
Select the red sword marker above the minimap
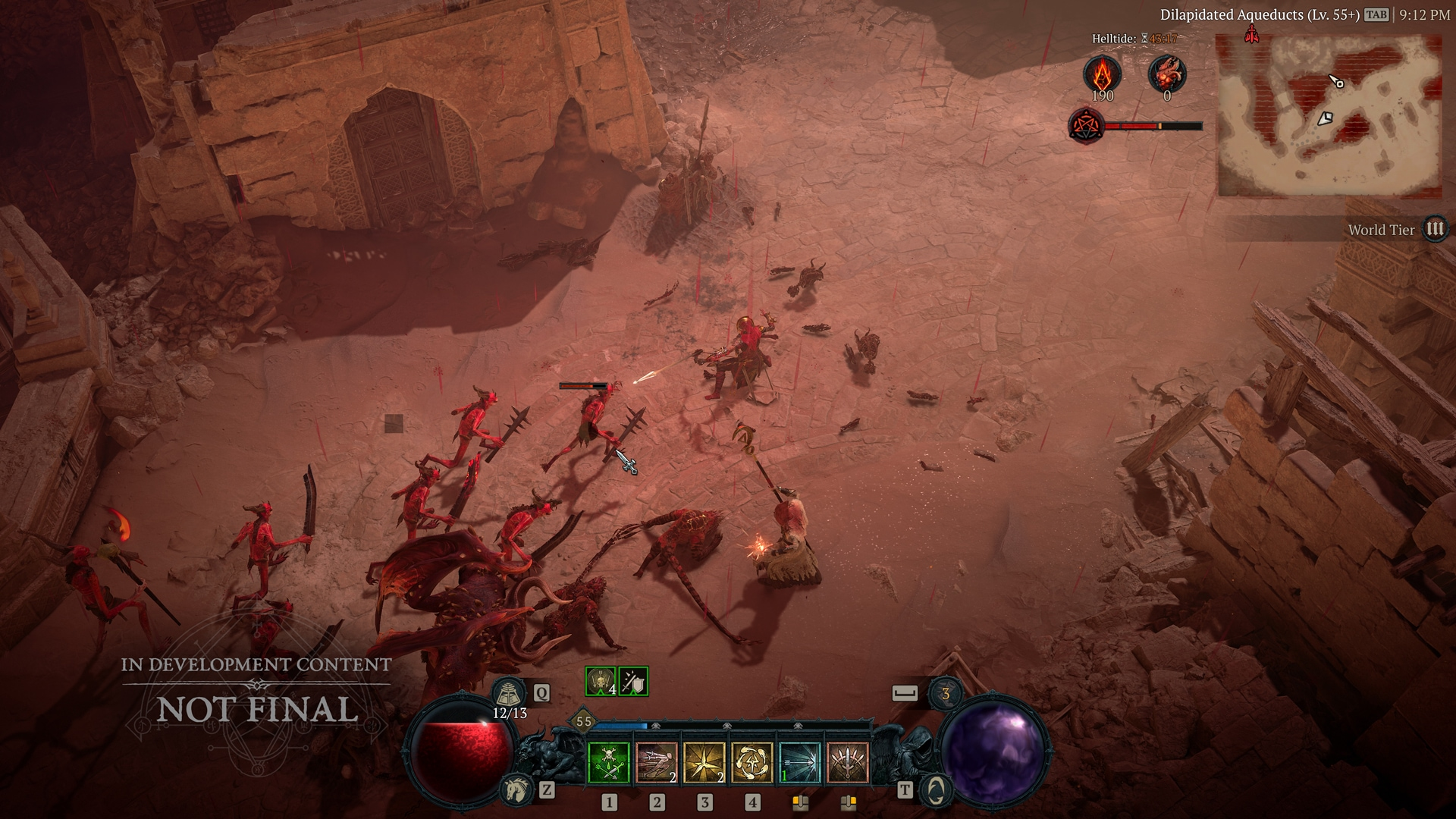coord(1251,33)
